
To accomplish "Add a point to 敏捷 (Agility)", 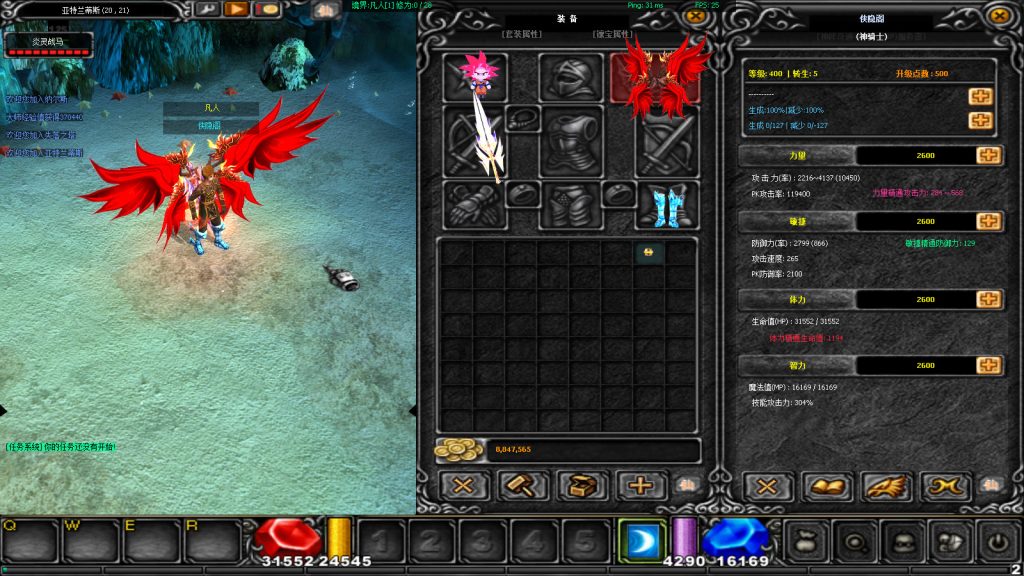I will (x=988, y=221).
